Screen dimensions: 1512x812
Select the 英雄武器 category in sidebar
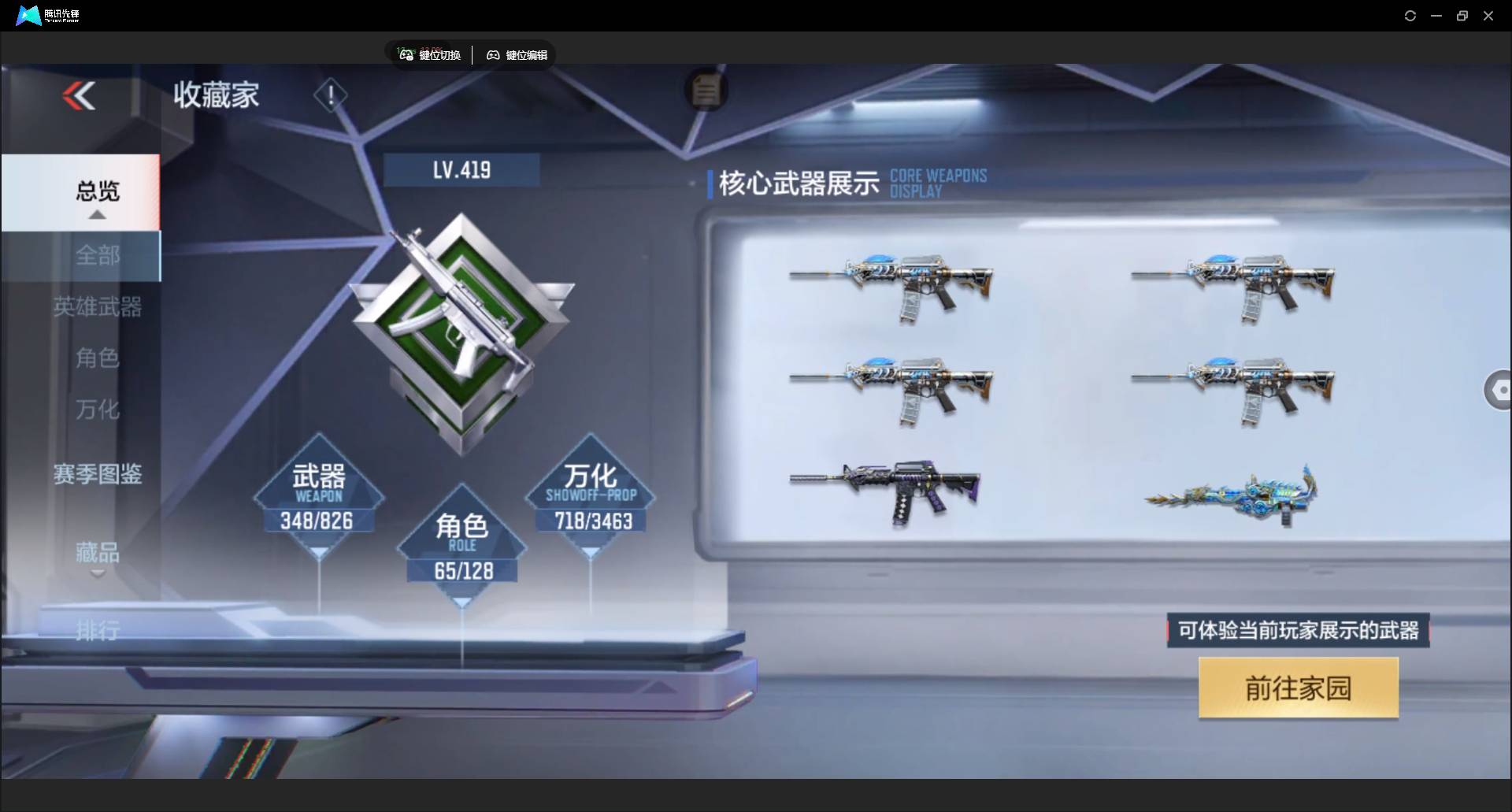(97, 307)
